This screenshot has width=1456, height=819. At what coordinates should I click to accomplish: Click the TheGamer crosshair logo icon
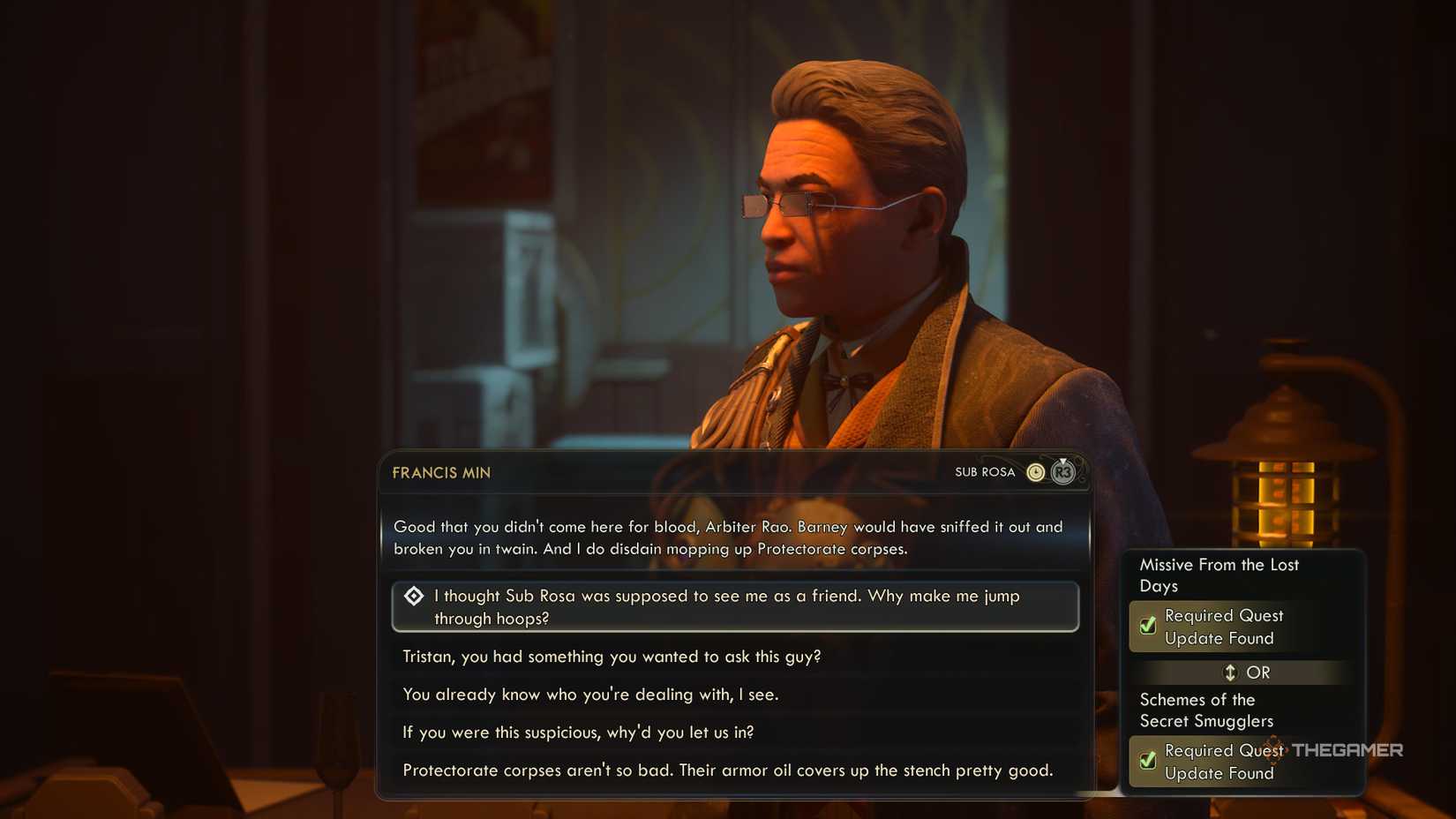click(1274, 750)
